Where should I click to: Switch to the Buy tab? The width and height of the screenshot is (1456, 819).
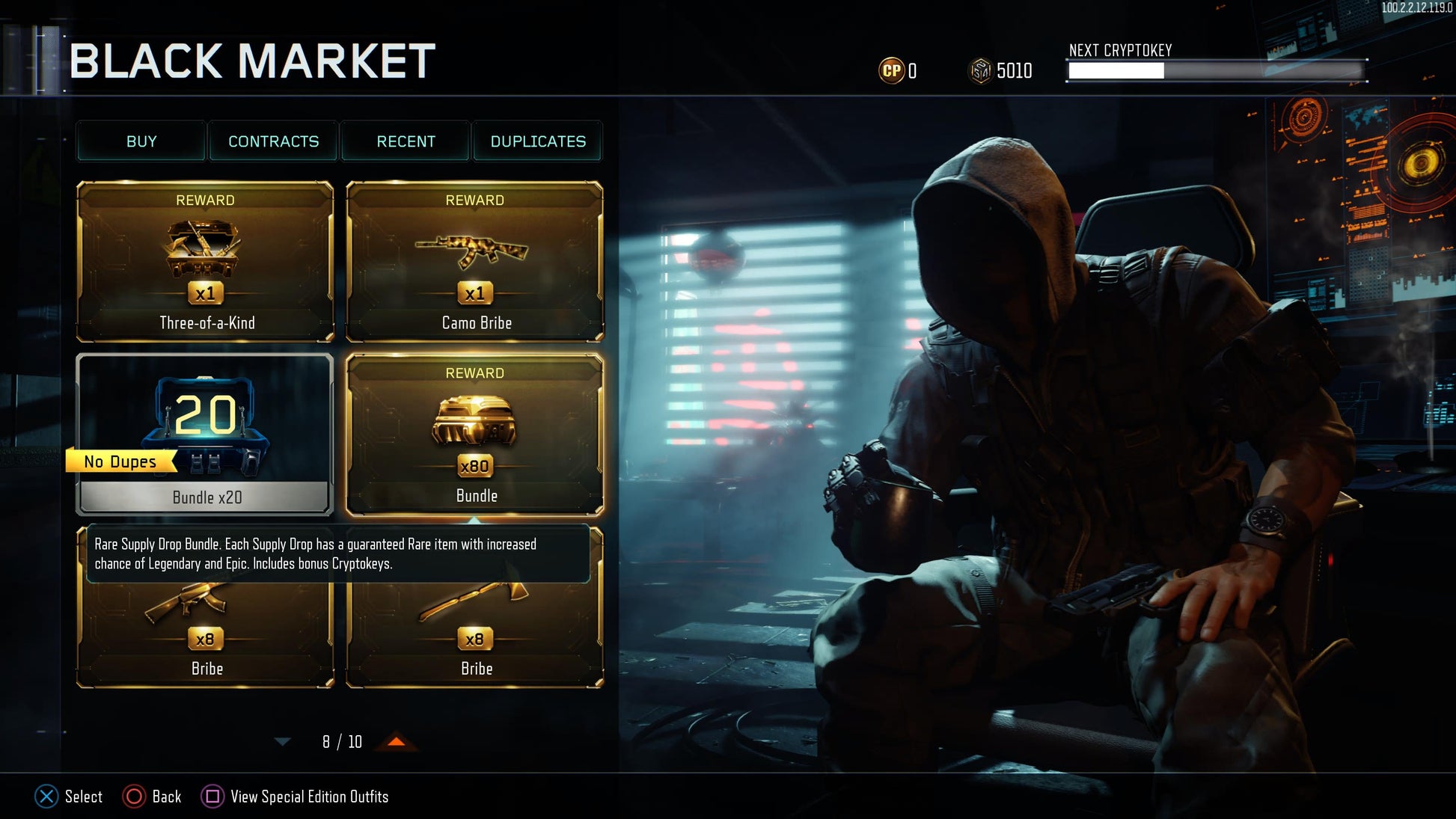(141, 141)
